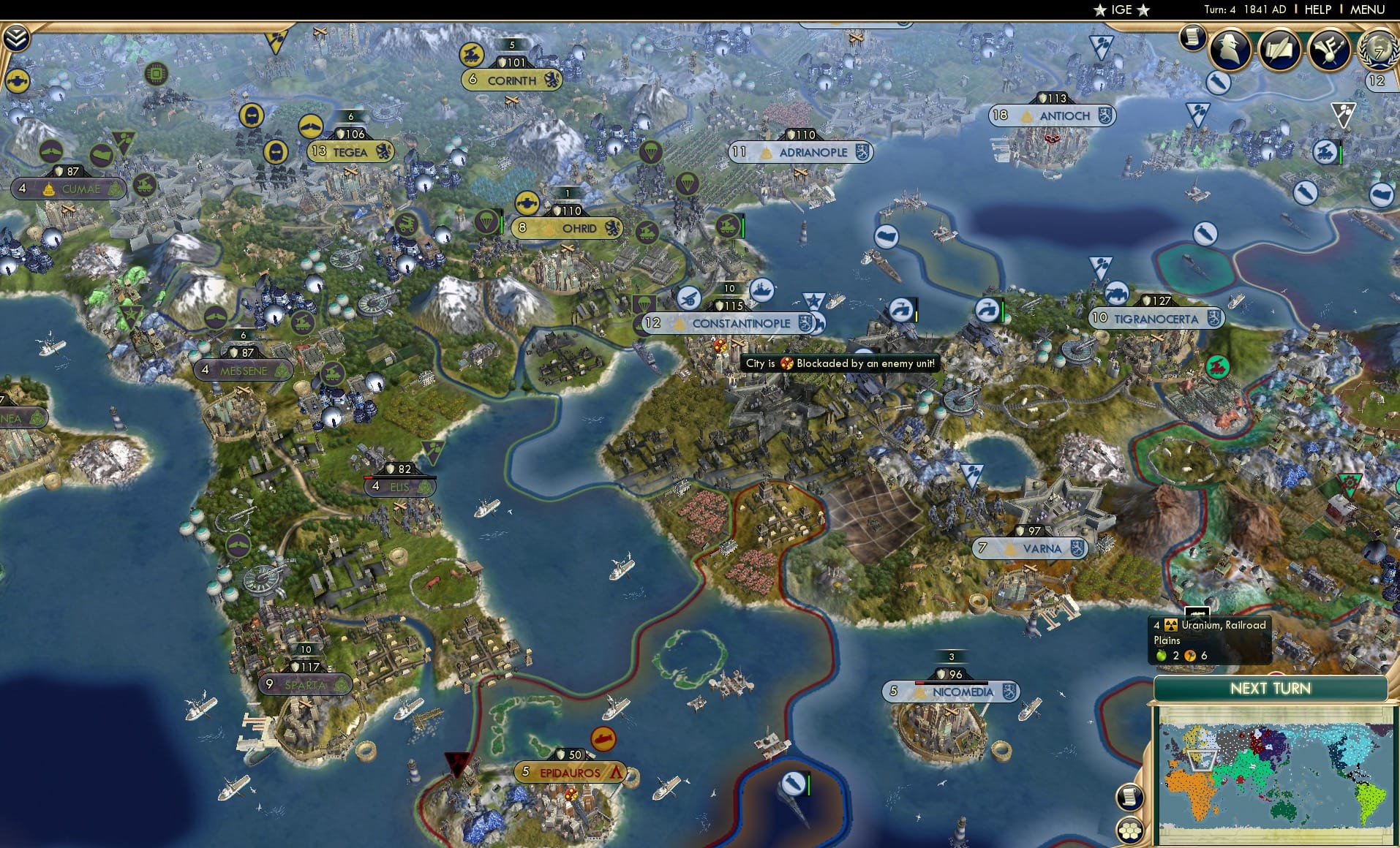Open the notification log scroll icon
Screen dimensions: 1400x848
pos(1192,37)
